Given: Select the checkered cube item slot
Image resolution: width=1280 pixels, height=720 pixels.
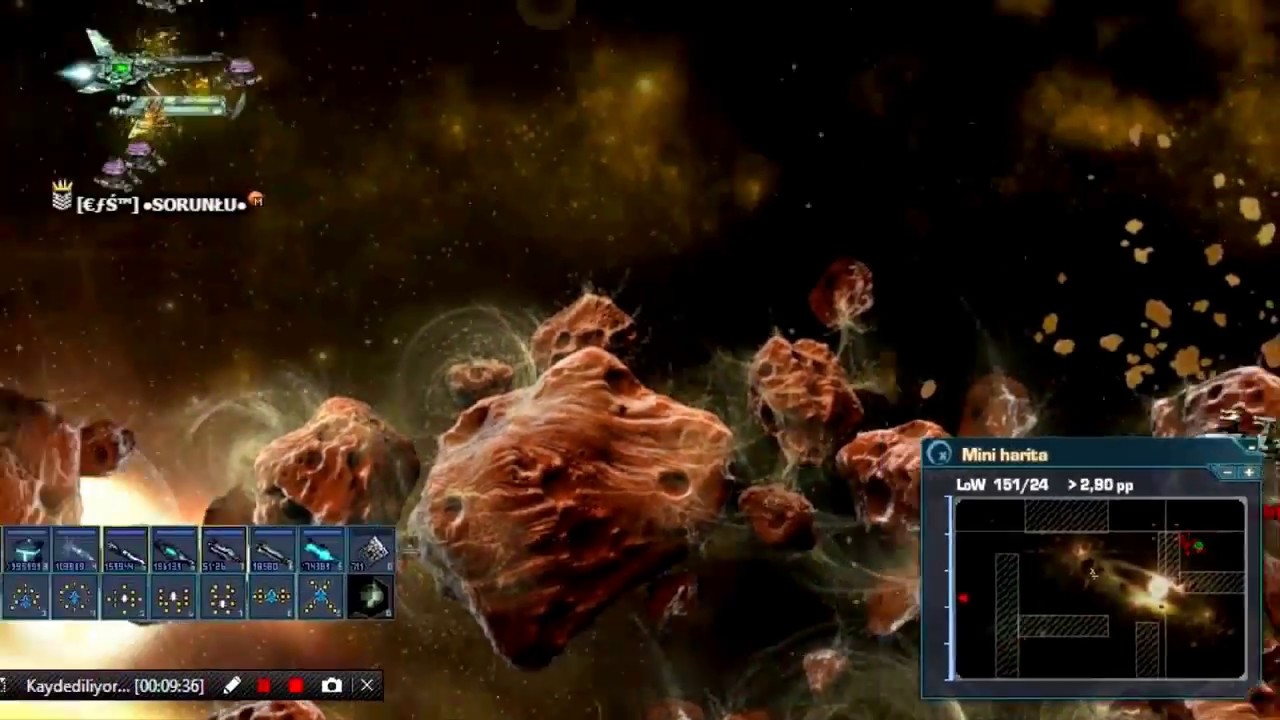Looking at the screenshot, I should click(x=371, y=550).
